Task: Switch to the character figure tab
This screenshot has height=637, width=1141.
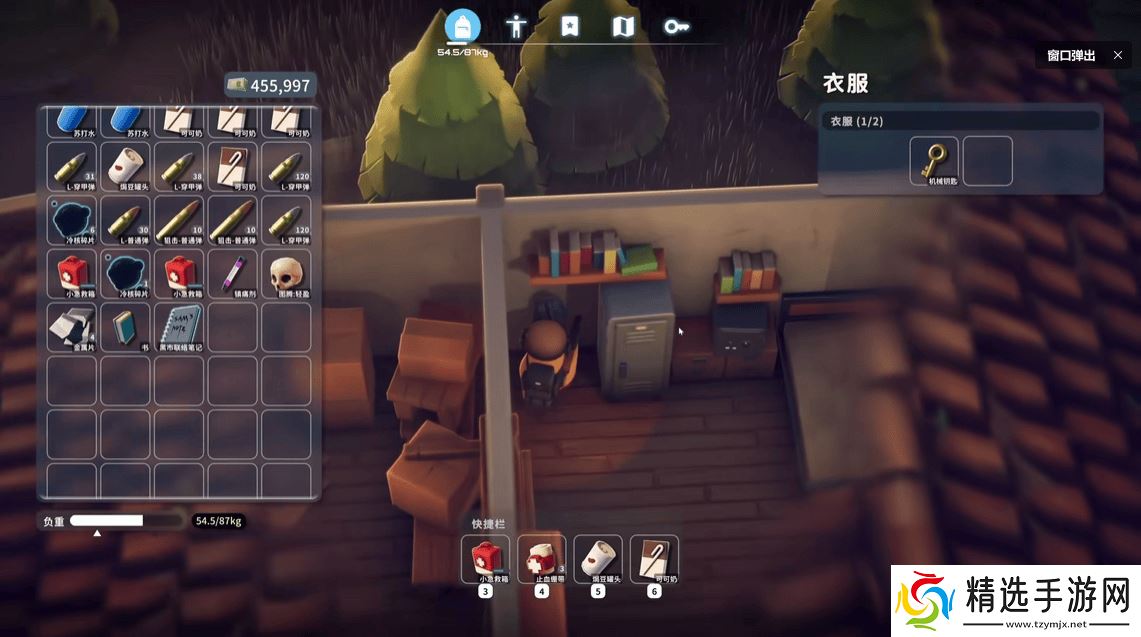Action: point(516,26)
